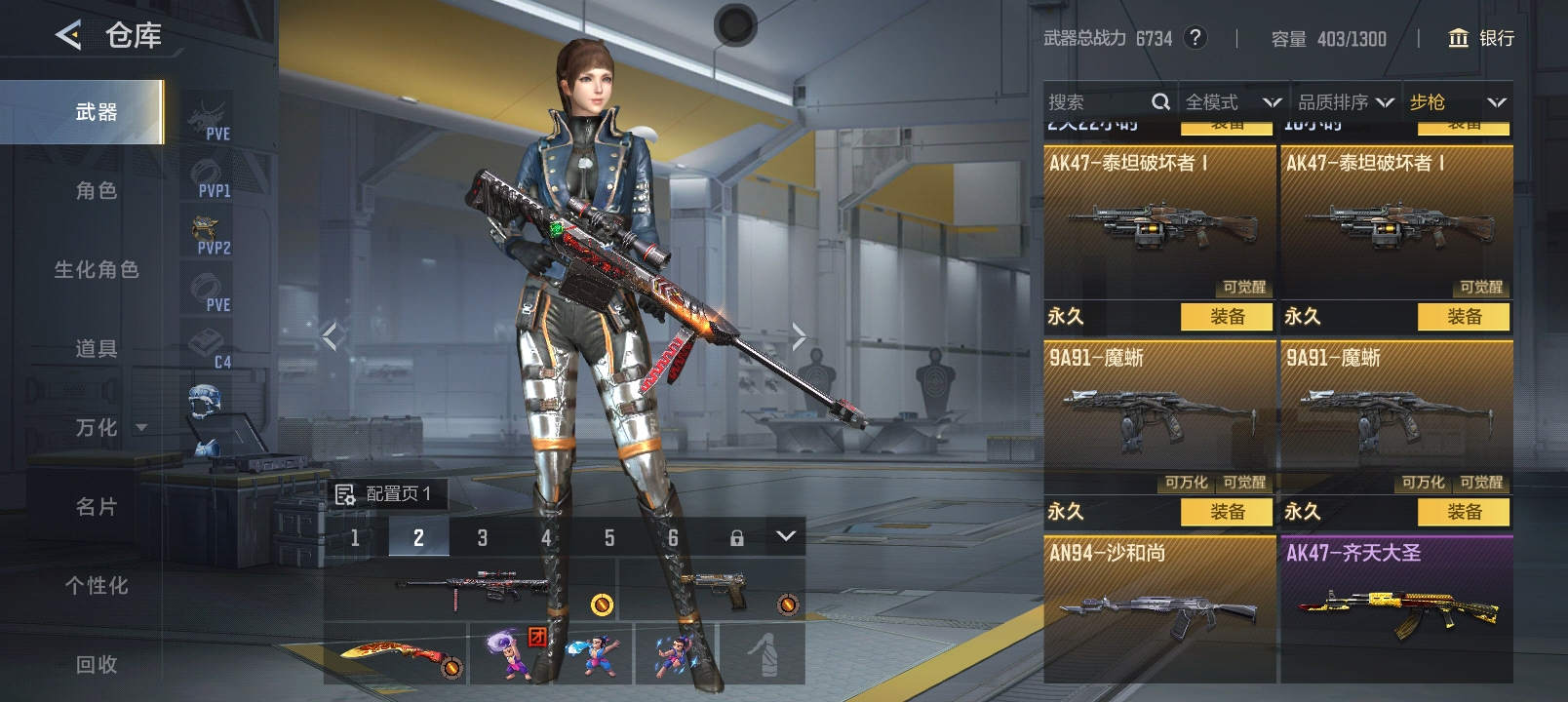Change the 品质排序 sort order
Image resolution: width=1568 pixels, height=702 pixels.
pyautogui.click(x=1345, y=102)
